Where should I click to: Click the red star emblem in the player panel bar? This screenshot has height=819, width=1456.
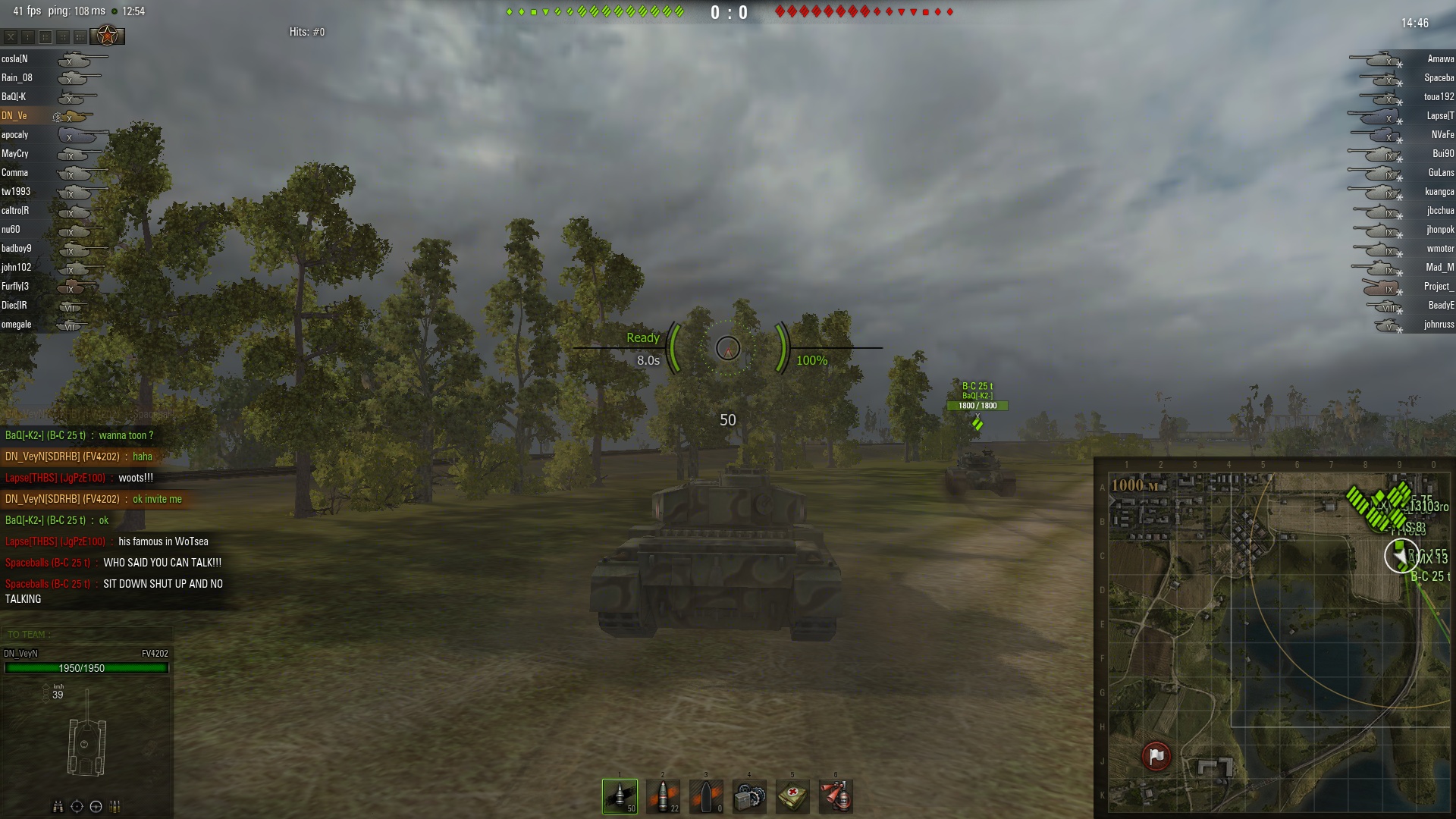(x=108, y=36)
